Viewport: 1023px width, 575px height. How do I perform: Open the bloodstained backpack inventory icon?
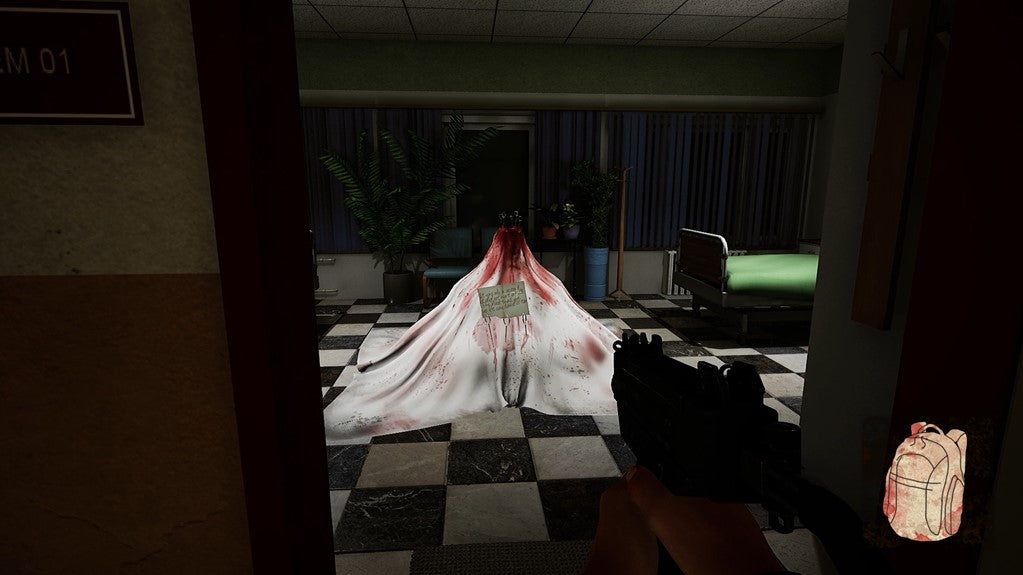pos(925,481)
